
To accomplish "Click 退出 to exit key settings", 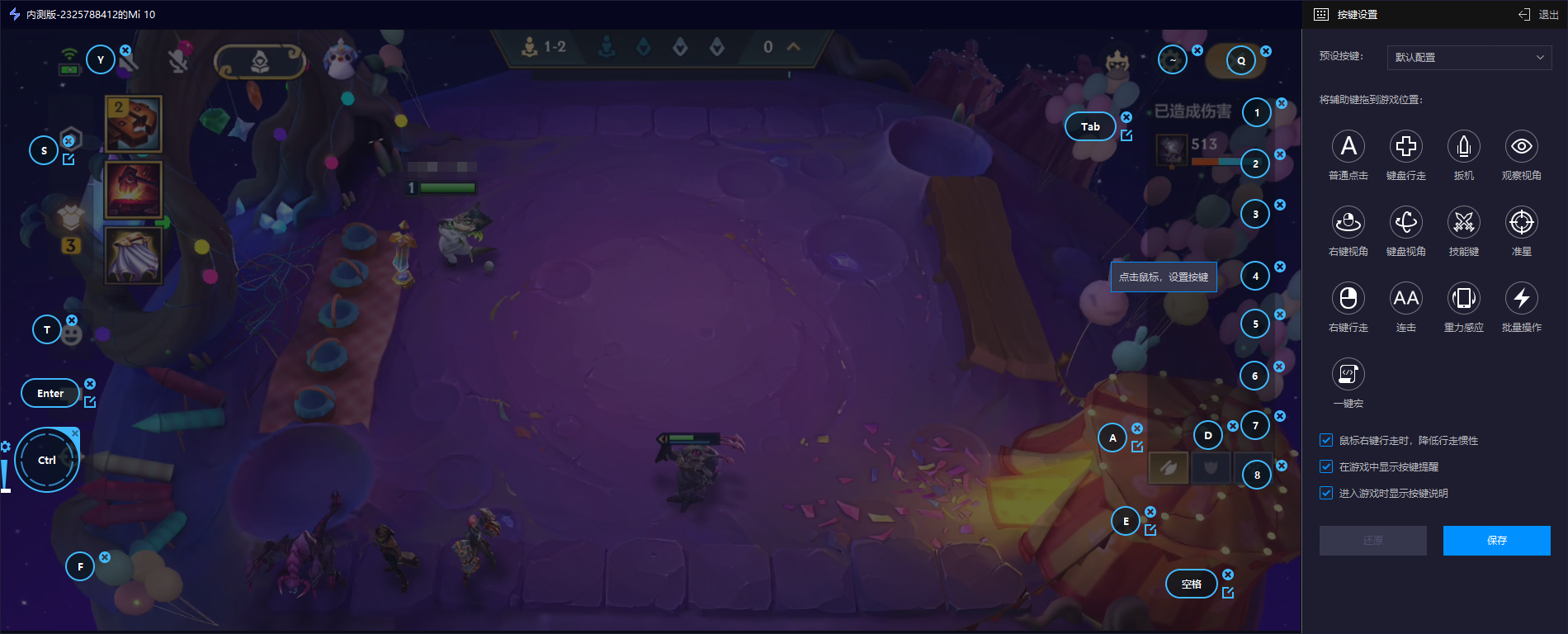I will pos(1538,14).
